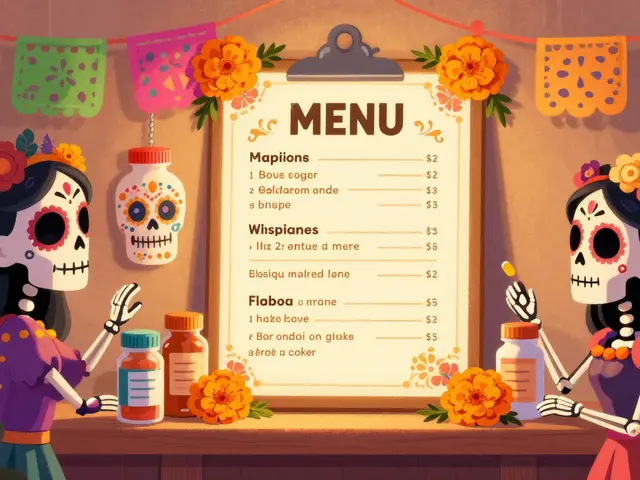Select the bnape menu row
This screenshot has height=480, width=640.
275,205
